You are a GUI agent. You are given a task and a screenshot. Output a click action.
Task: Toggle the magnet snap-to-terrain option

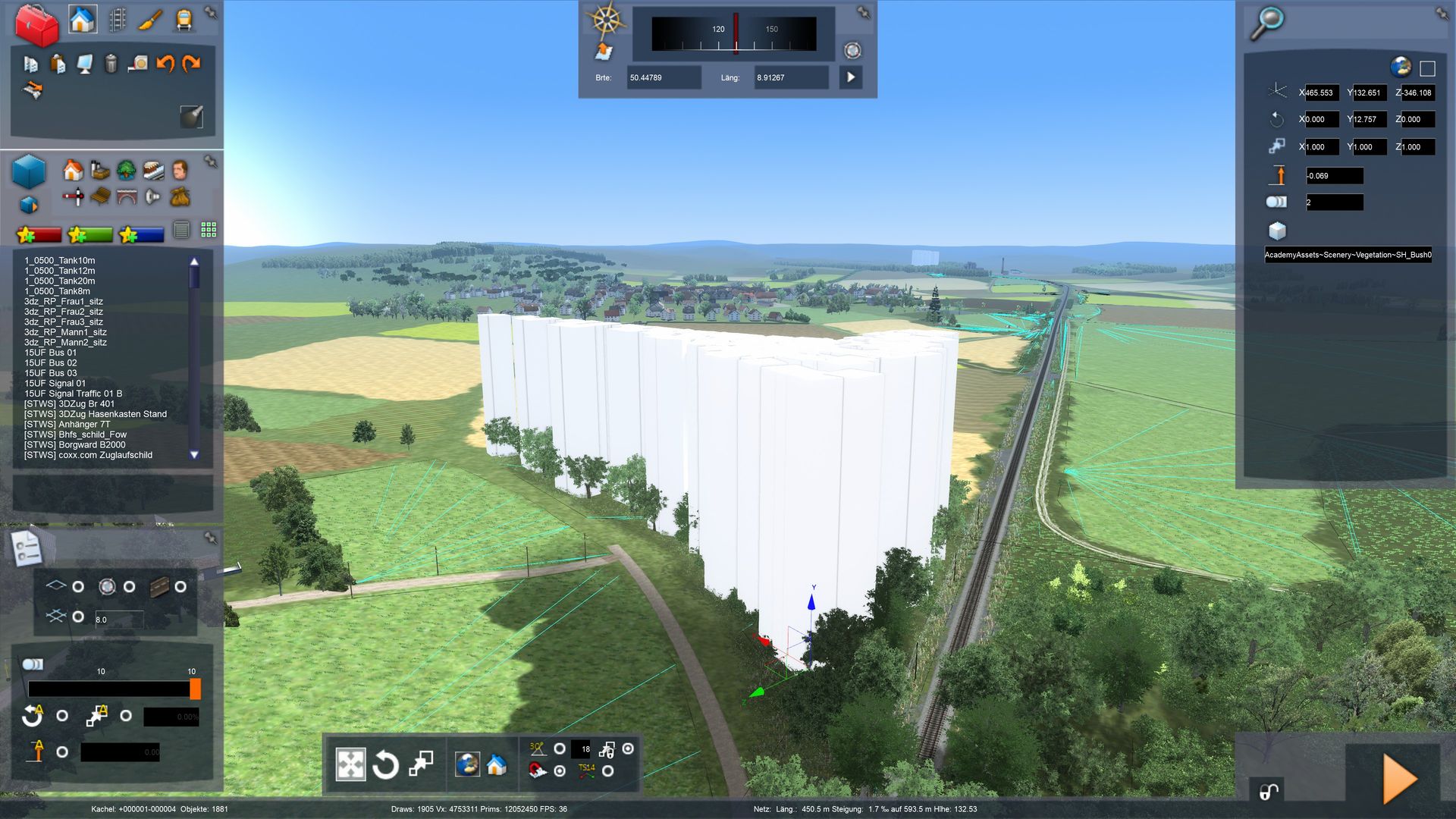click(x=560, y=770)
